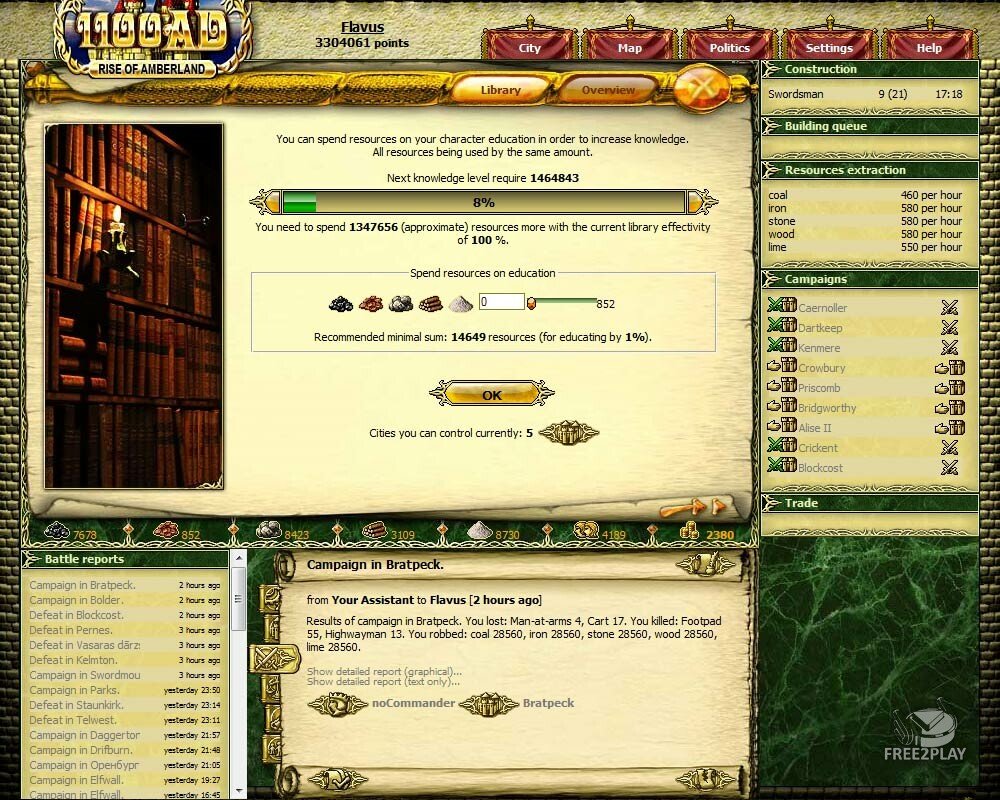The width and height of the screenshot is (1000, 800).
Task: Open the Campaign in Daggertor report
Action: pyautogui.click(x=84, y=735)
